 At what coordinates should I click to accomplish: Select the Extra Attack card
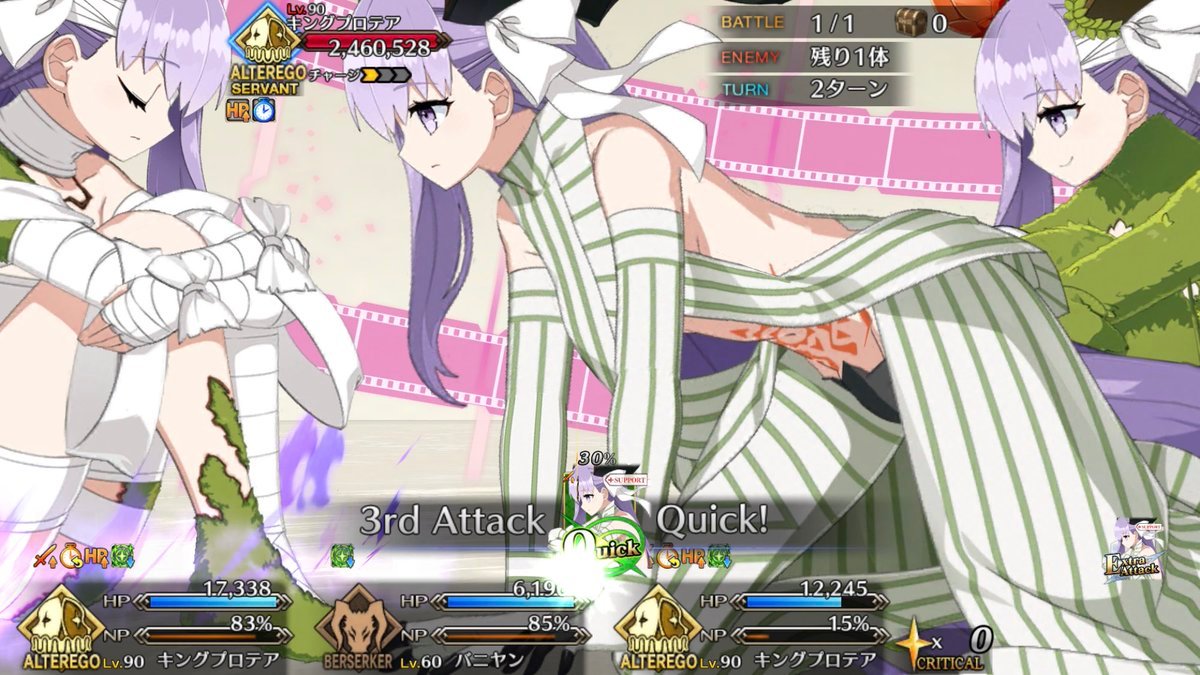[1131, 550]
